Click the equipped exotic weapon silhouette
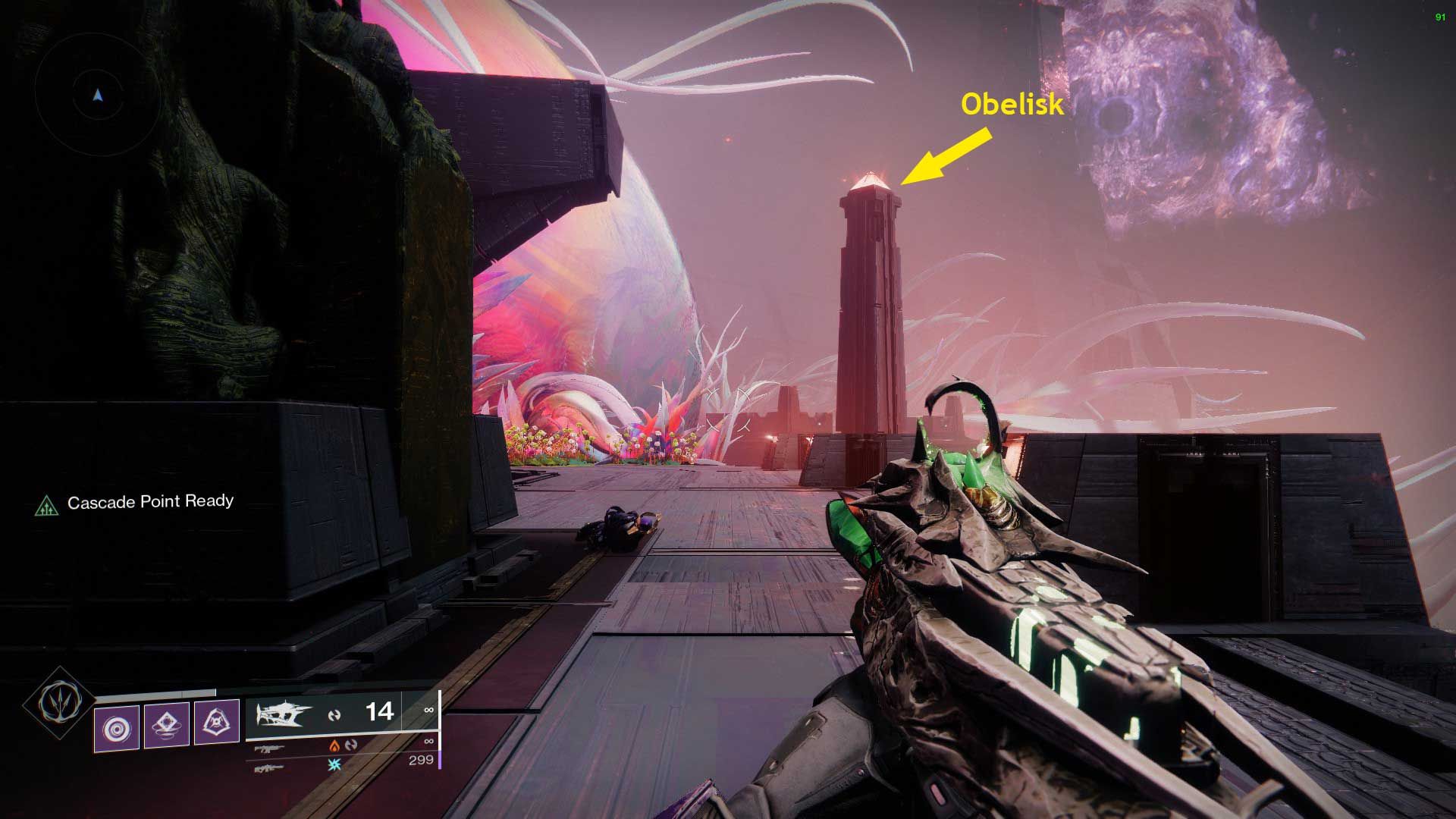The image size is (1456, 819). 281,713
